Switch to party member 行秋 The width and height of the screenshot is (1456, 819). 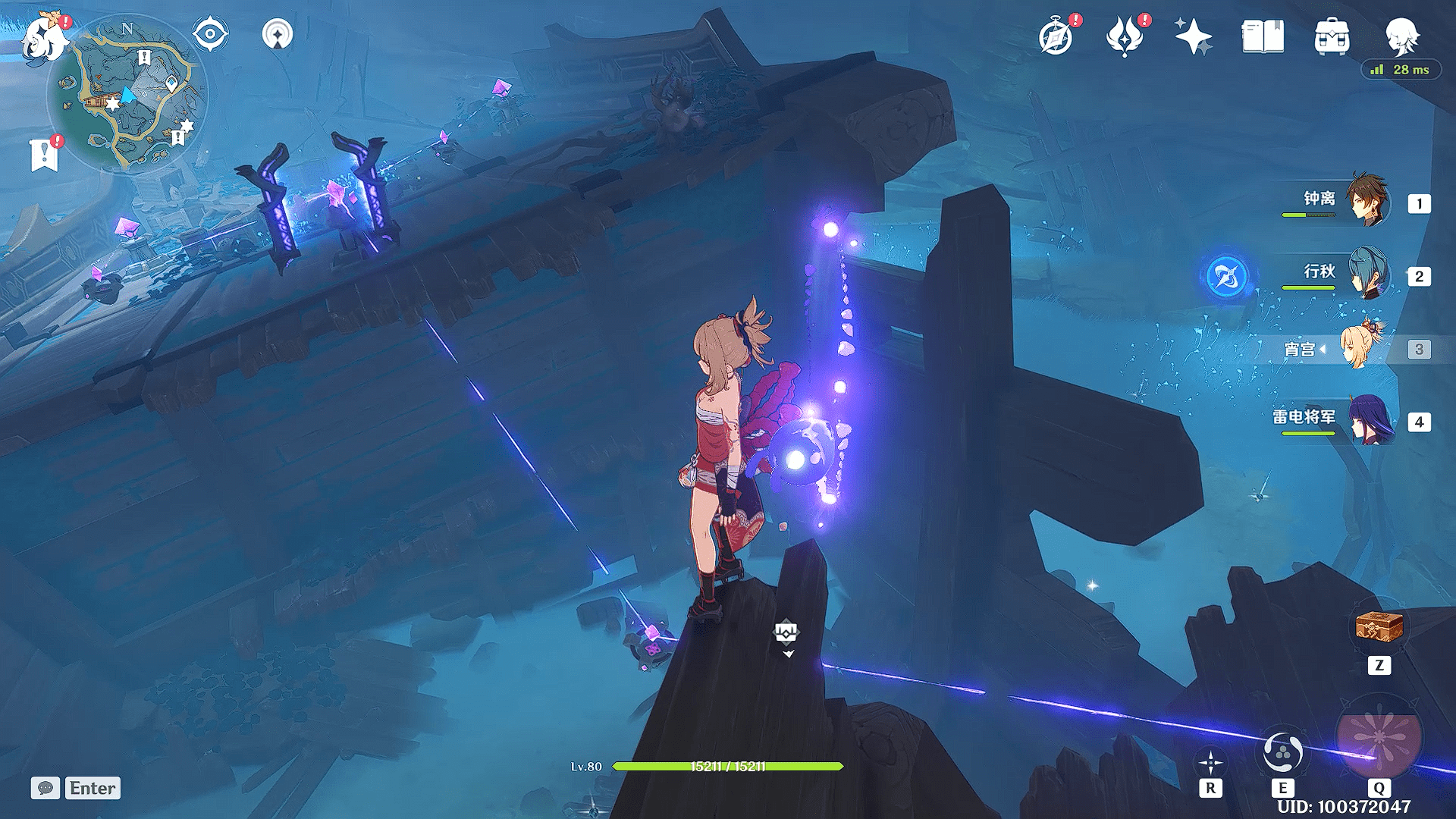point(1368,274)
